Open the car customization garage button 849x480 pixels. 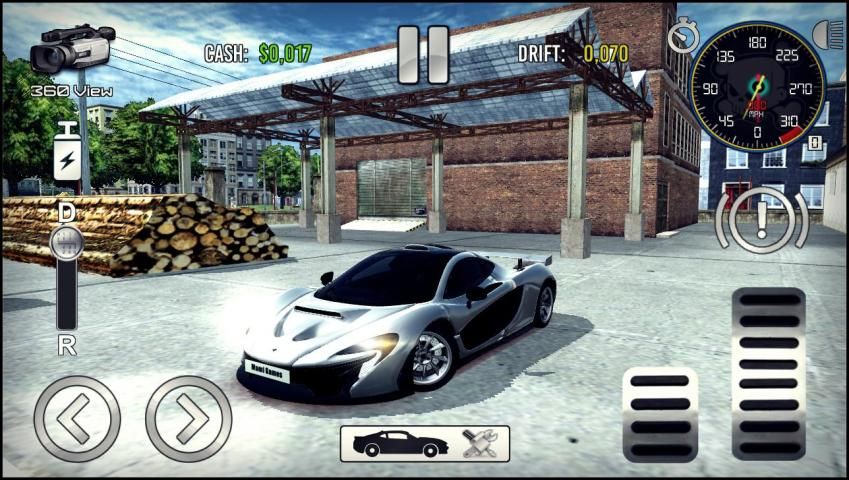(x=424, y=443)
